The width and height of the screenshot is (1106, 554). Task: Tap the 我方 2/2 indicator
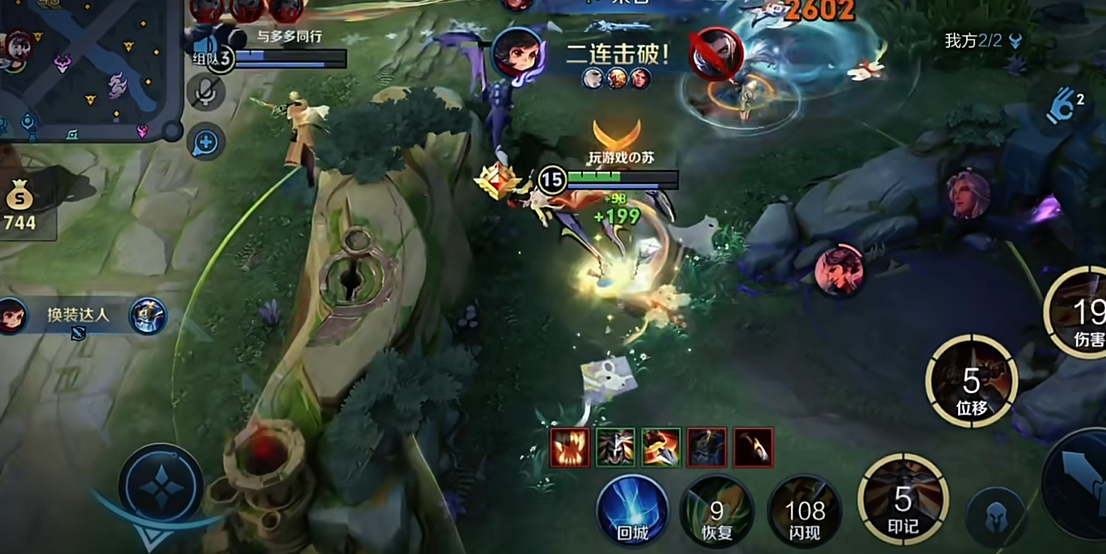[983, 41]
